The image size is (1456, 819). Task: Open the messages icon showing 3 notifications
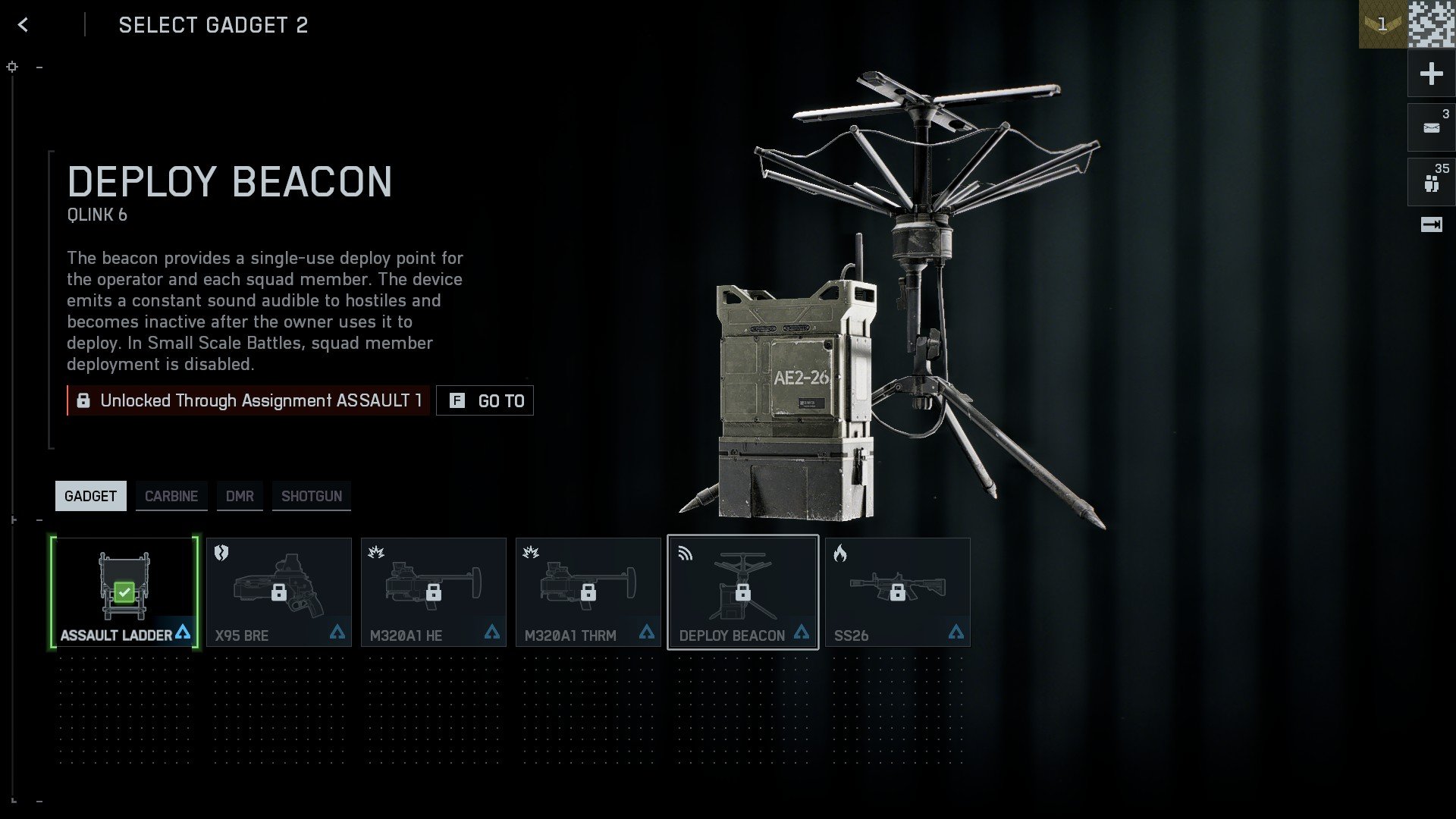click(1431, 127)
